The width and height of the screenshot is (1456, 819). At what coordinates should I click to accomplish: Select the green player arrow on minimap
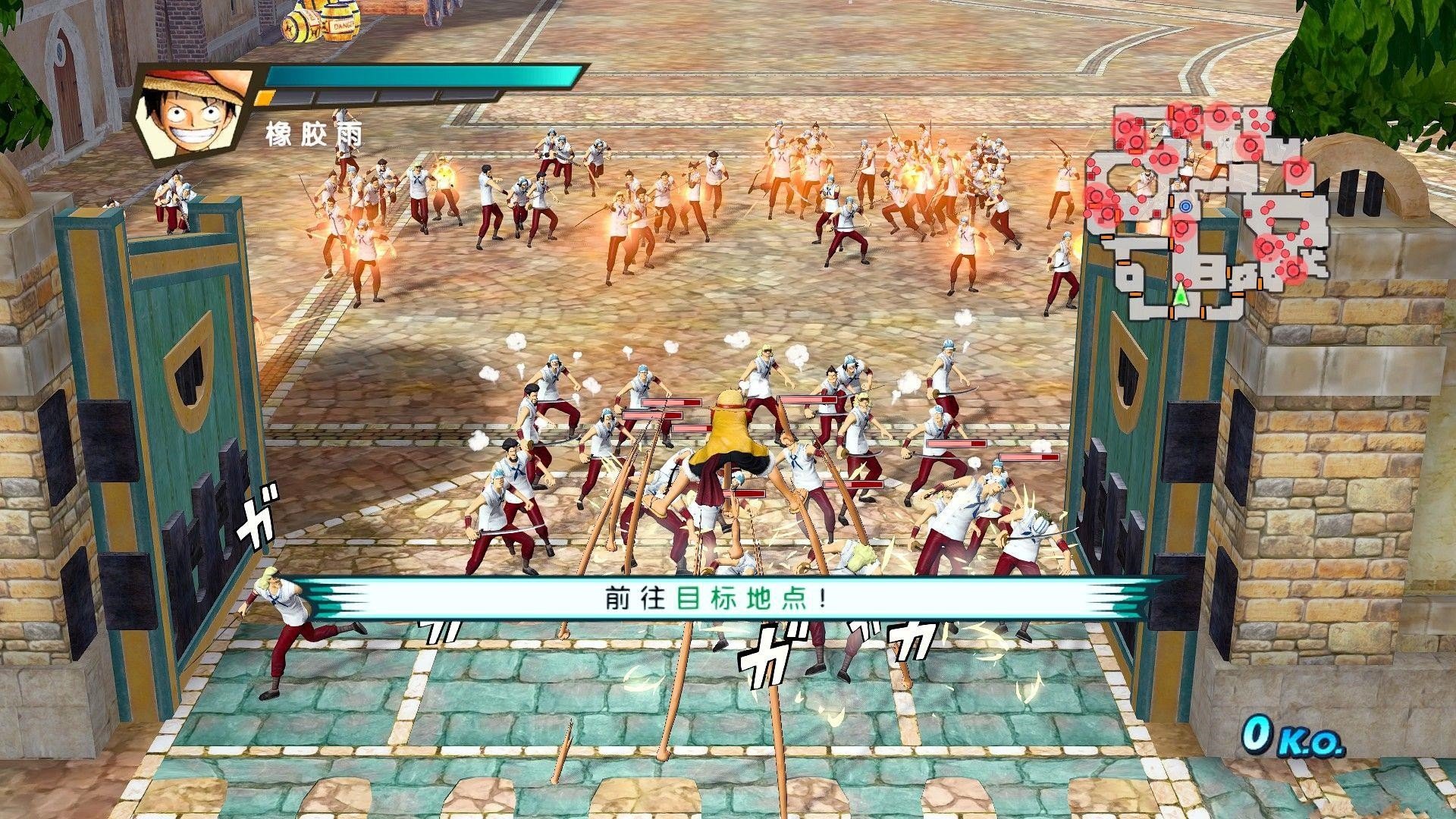pos(1180,295)
